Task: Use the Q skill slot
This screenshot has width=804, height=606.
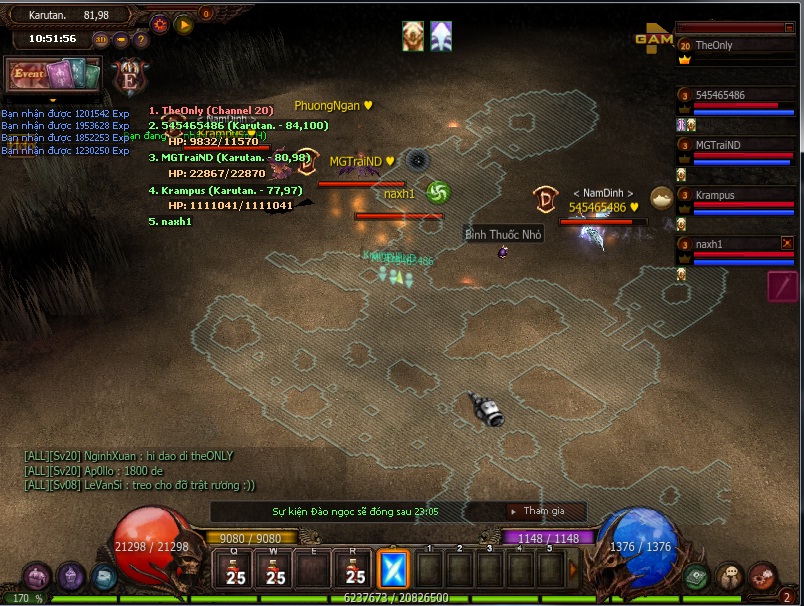Action: point(236,569)
